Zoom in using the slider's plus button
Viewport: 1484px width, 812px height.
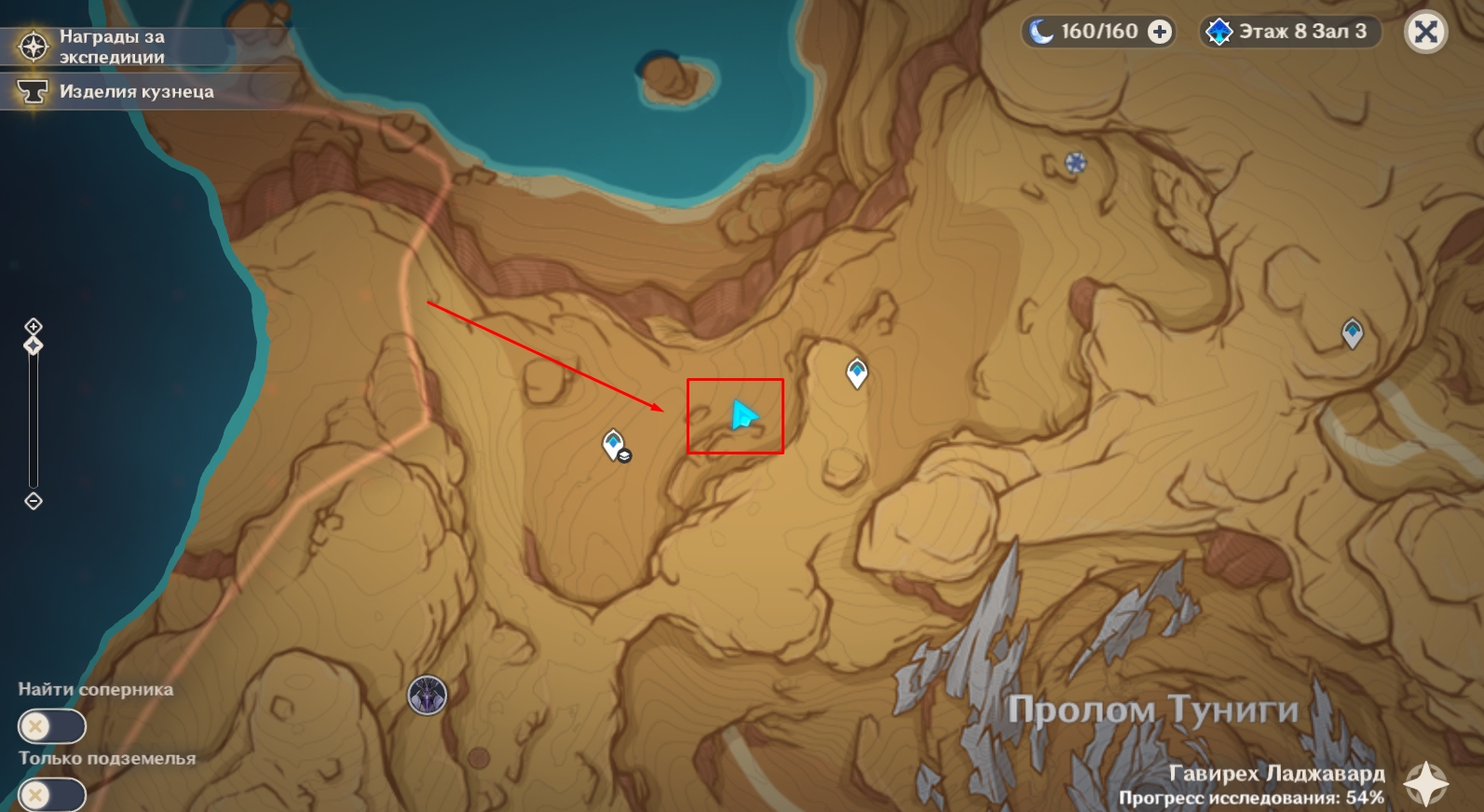point(34,326)
